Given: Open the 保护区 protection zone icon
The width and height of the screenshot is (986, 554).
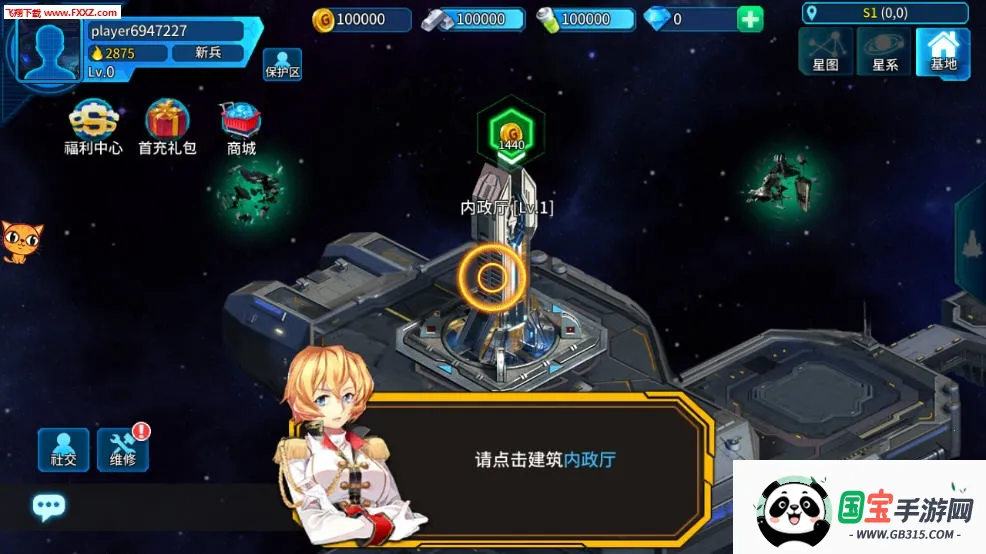Looking at the screenshot, I should [x=282, y=64].
